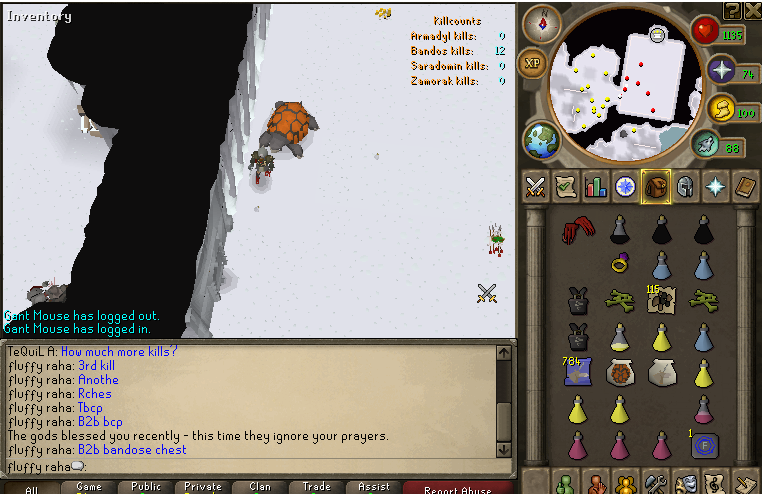Screen dimensions: 762x494
Task: Click the blue rune with count 1
Action: pyautogui.click(x=705, y=445)
